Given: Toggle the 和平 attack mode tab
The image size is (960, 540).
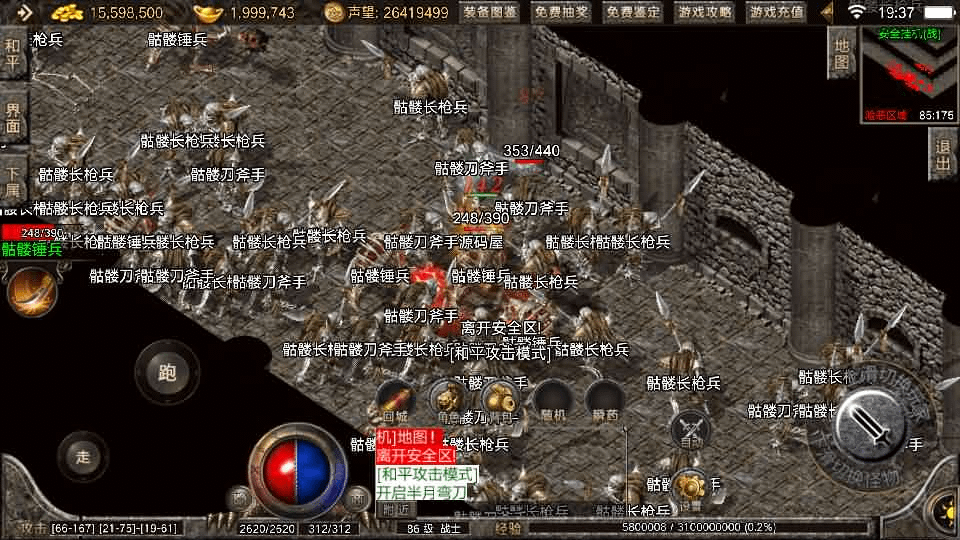Looking at the screenshot, I should (x=13, y=54).
